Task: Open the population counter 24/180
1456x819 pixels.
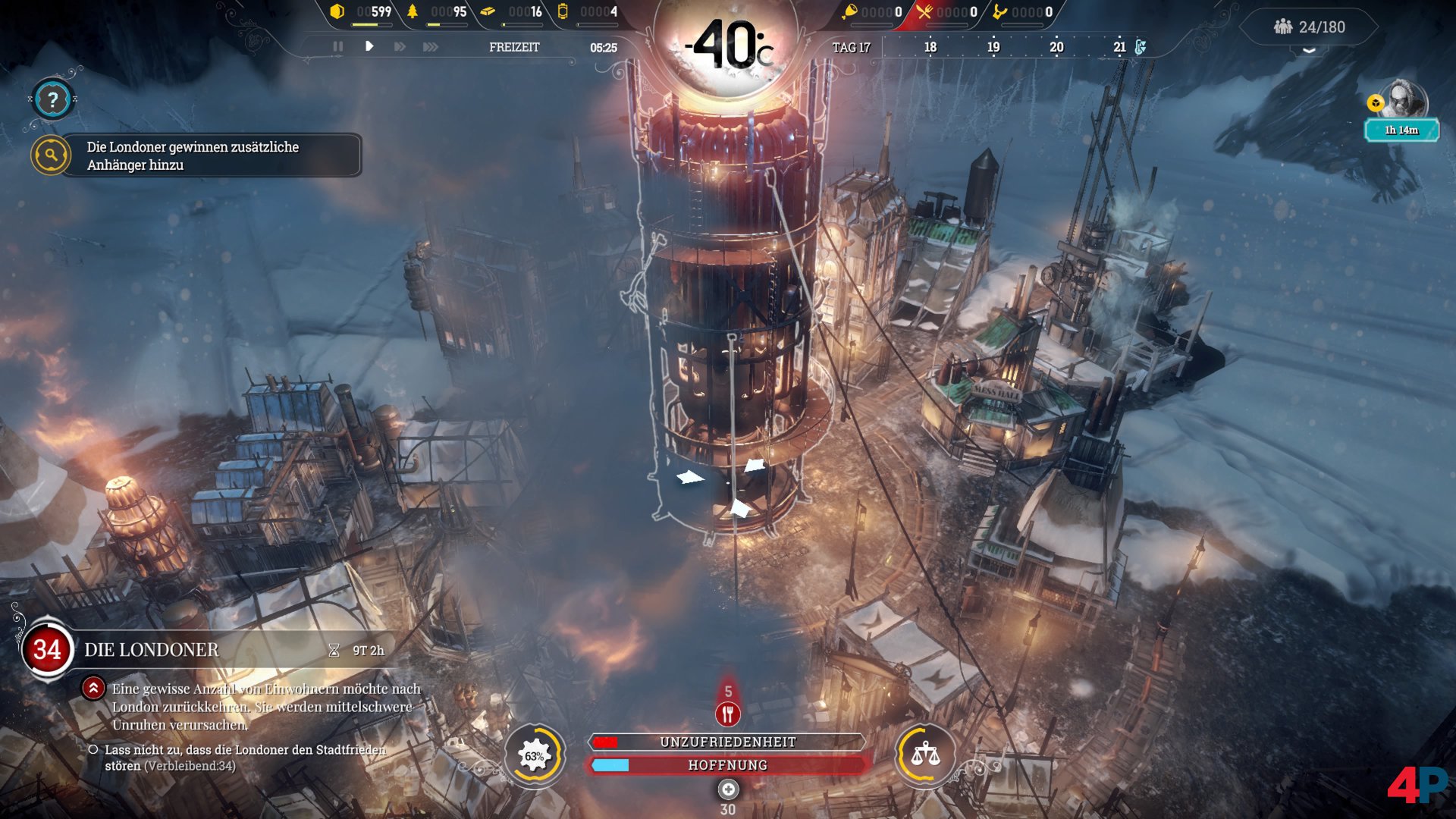Action: 1310,27
